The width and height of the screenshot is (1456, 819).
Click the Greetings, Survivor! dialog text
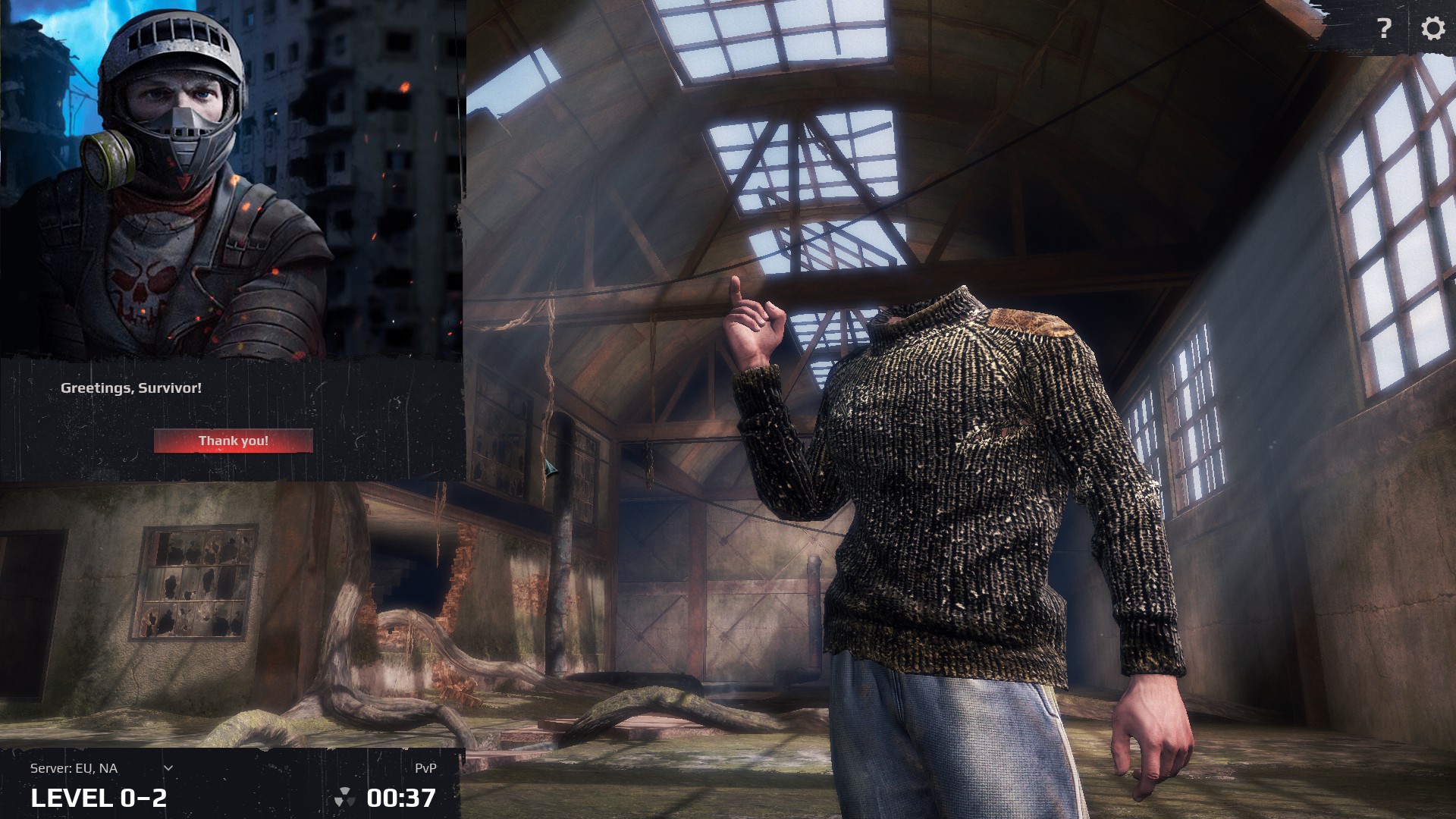tap(132, 388)
